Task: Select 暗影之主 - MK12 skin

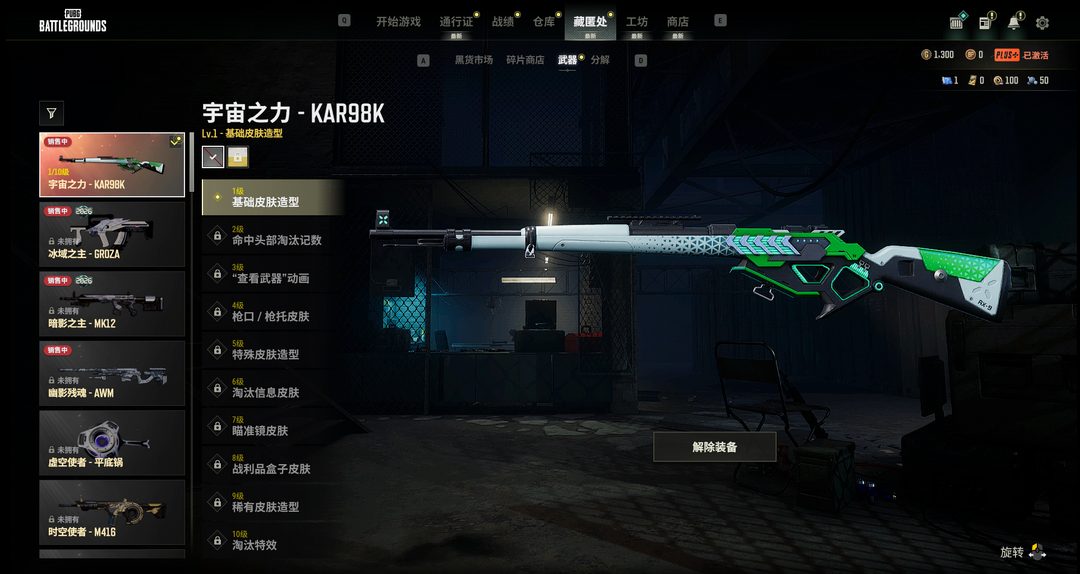Action: pyautogui.click(x=112, y=303)
